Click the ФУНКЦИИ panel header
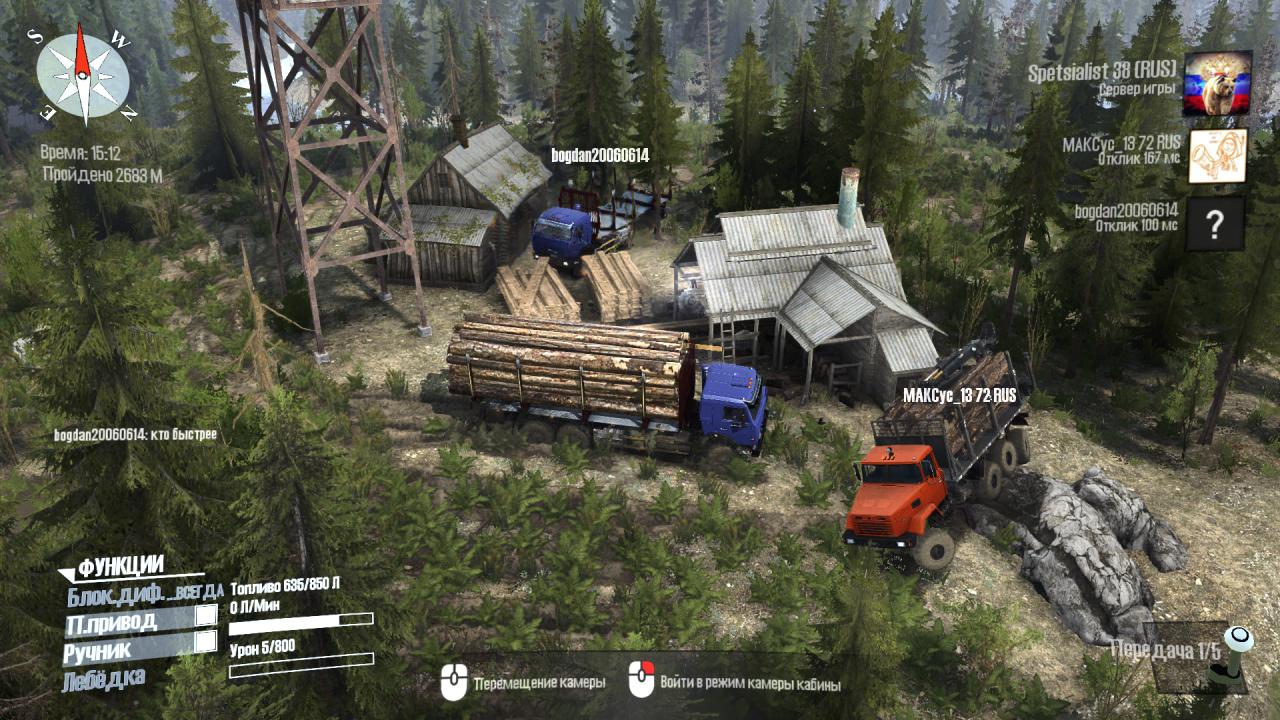Image resolution: width=1280 pixels, height=720 pixels. pyautogui.click(x=120, y=567)
